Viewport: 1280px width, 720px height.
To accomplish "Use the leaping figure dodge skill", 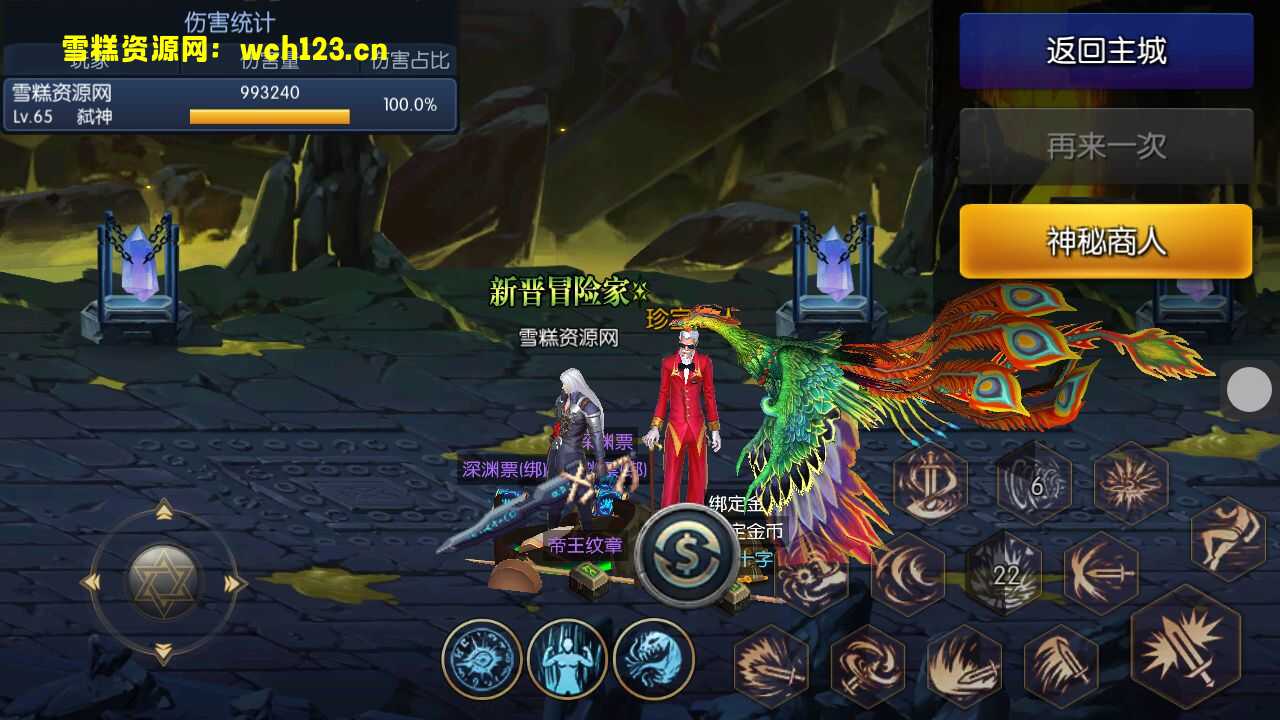I will [1228, 538].
